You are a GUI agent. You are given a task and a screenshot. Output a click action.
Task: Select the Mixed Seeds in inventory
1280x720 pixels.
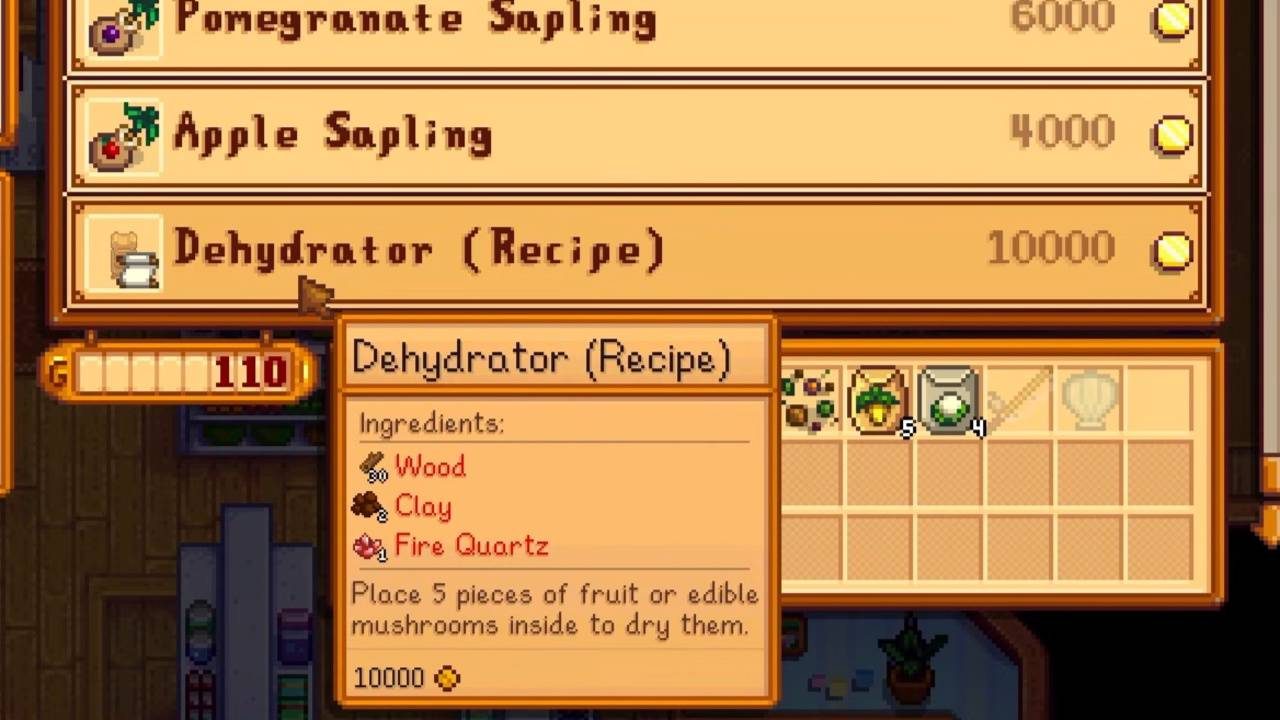coord(810,400)
